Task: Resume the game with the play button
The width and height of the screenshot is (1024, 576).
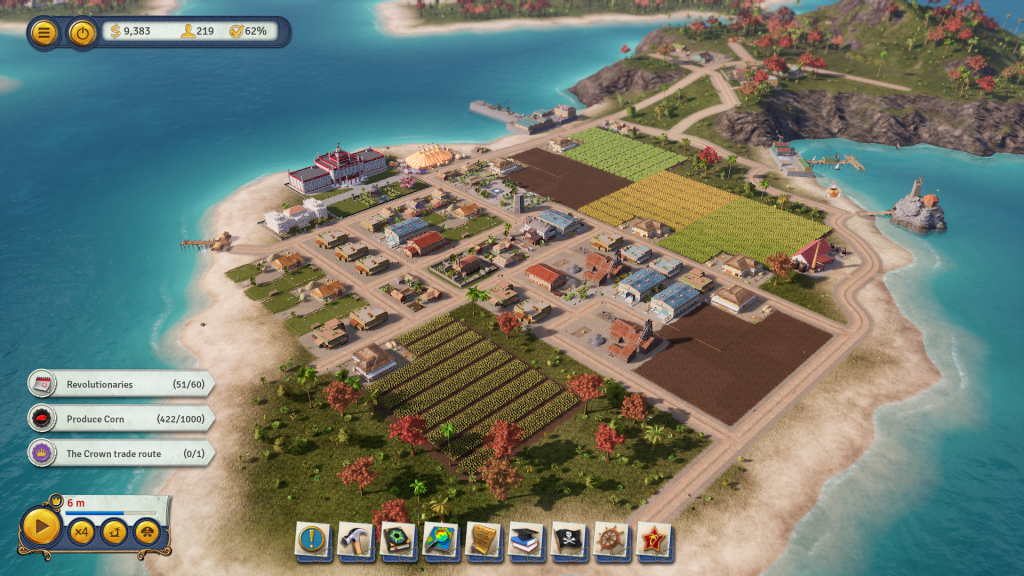Action: click(41, 527)
